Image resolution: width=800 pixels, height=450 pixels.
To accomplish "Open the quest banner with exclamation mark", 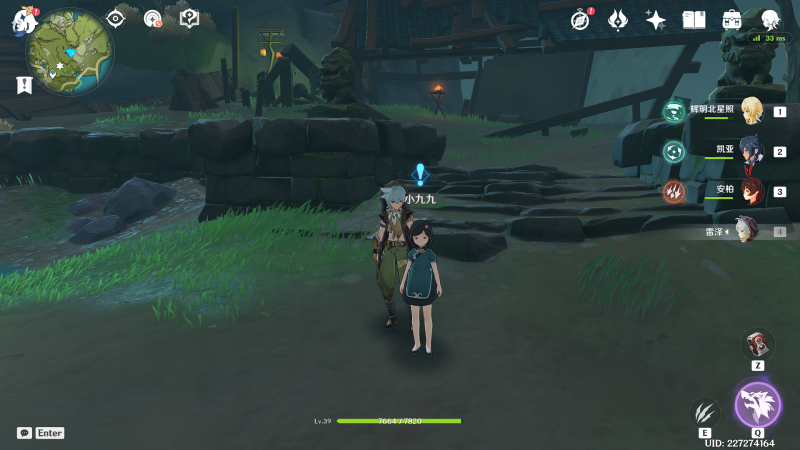I will [x=24, y=86].
